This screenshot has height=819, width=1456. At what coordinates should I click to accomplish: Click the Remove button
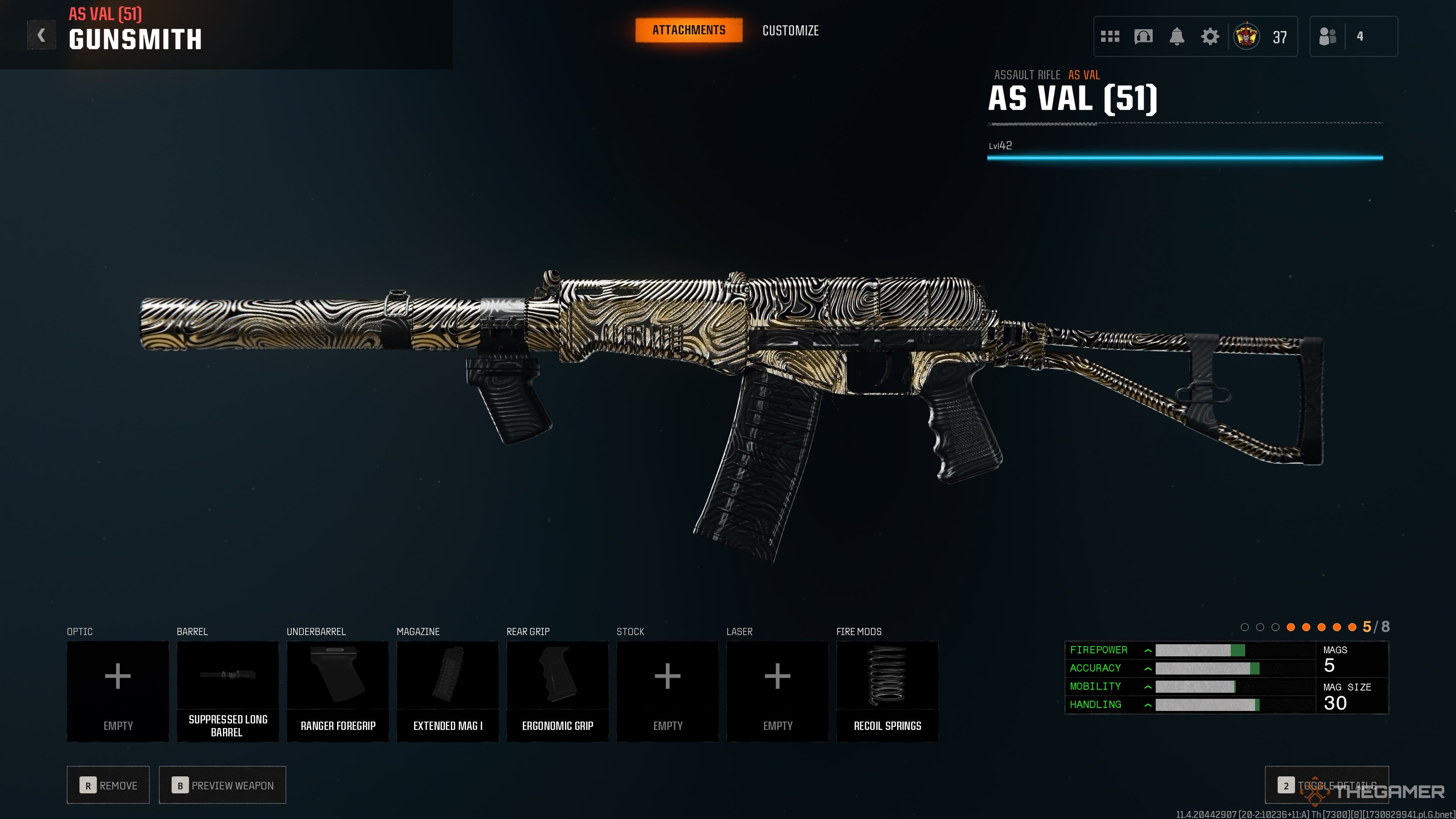point(108,785)
